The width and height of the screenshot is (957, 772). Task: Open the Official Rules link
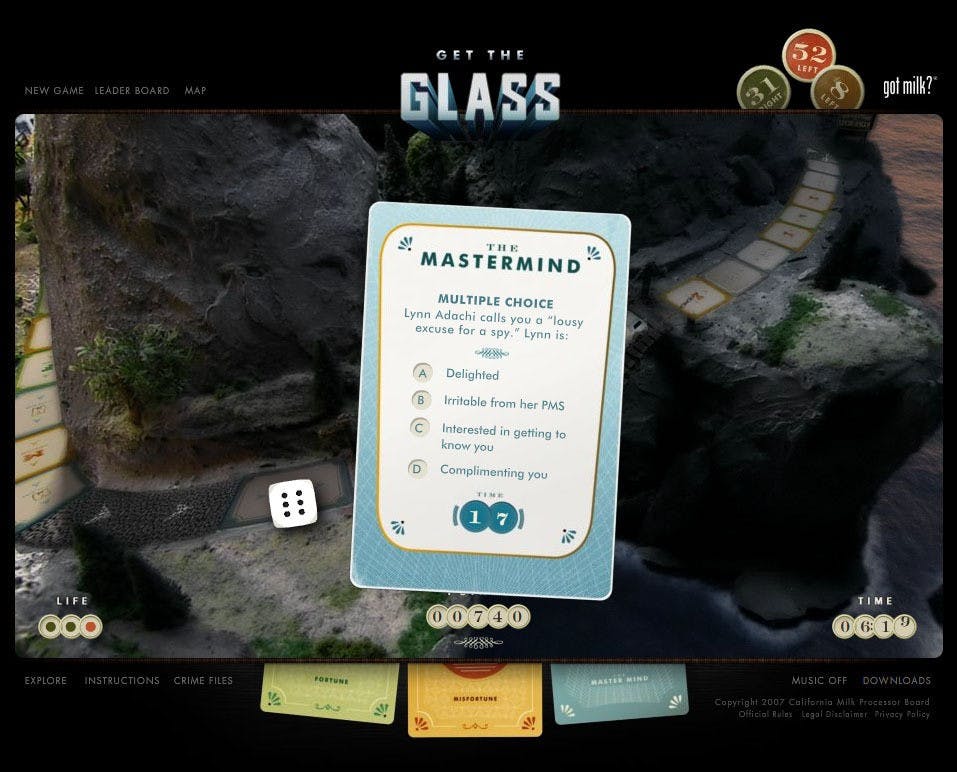click(766, 715)
